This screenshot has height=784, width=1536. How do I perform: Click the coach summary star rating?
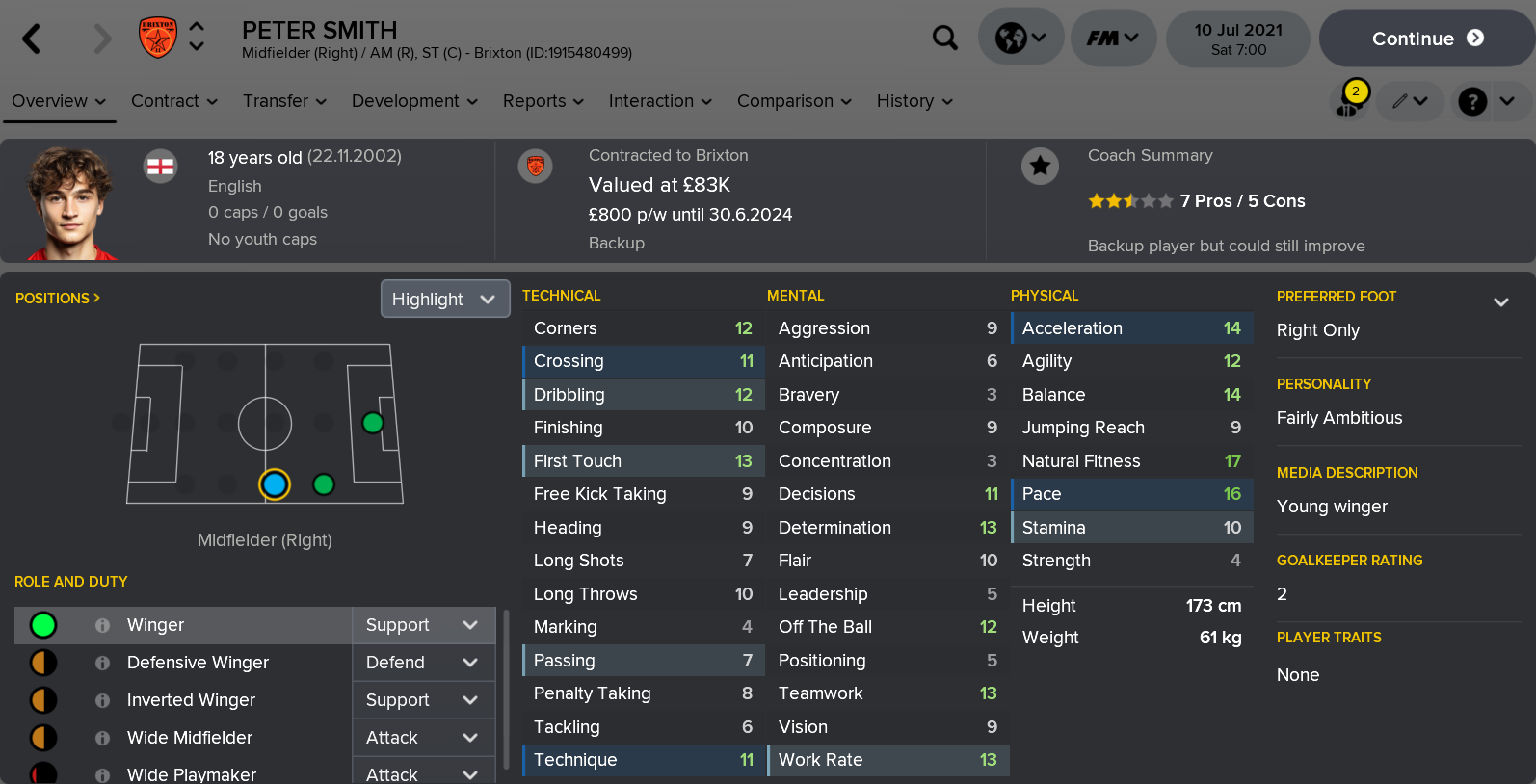(1129, 200)
